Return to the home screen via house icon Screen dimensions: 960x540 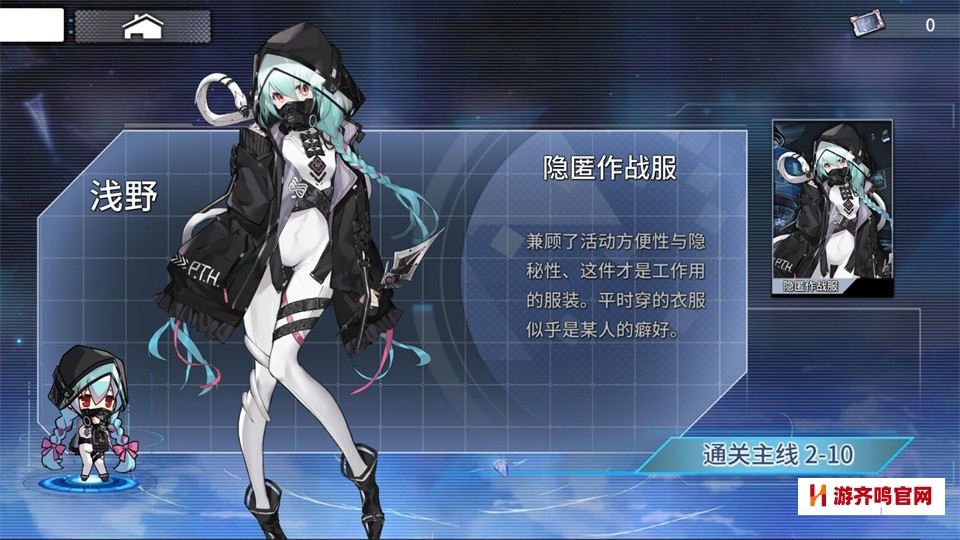[142, 26]
